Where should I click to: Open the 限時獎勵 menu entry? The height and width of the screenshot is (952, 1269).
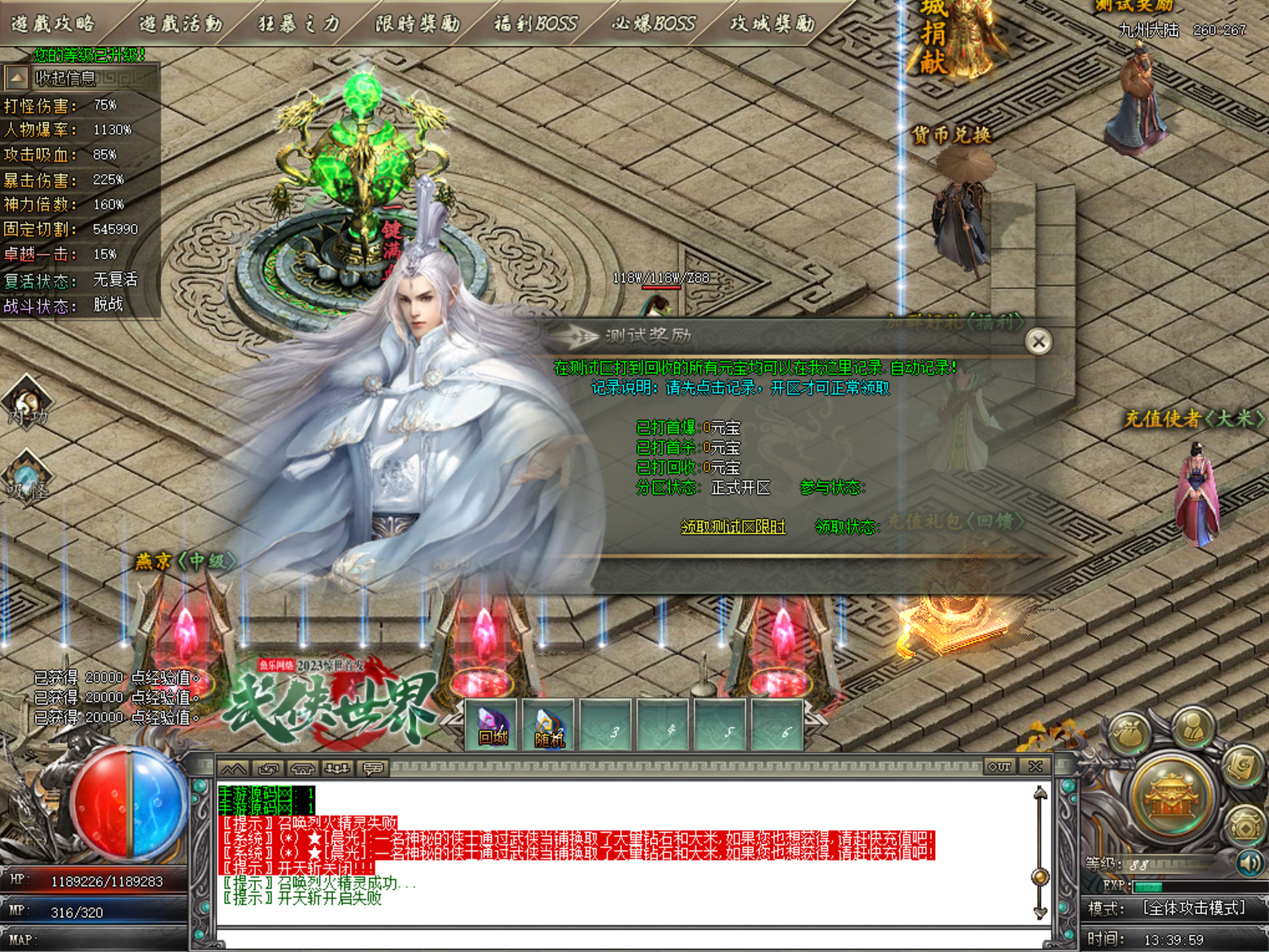417,23
